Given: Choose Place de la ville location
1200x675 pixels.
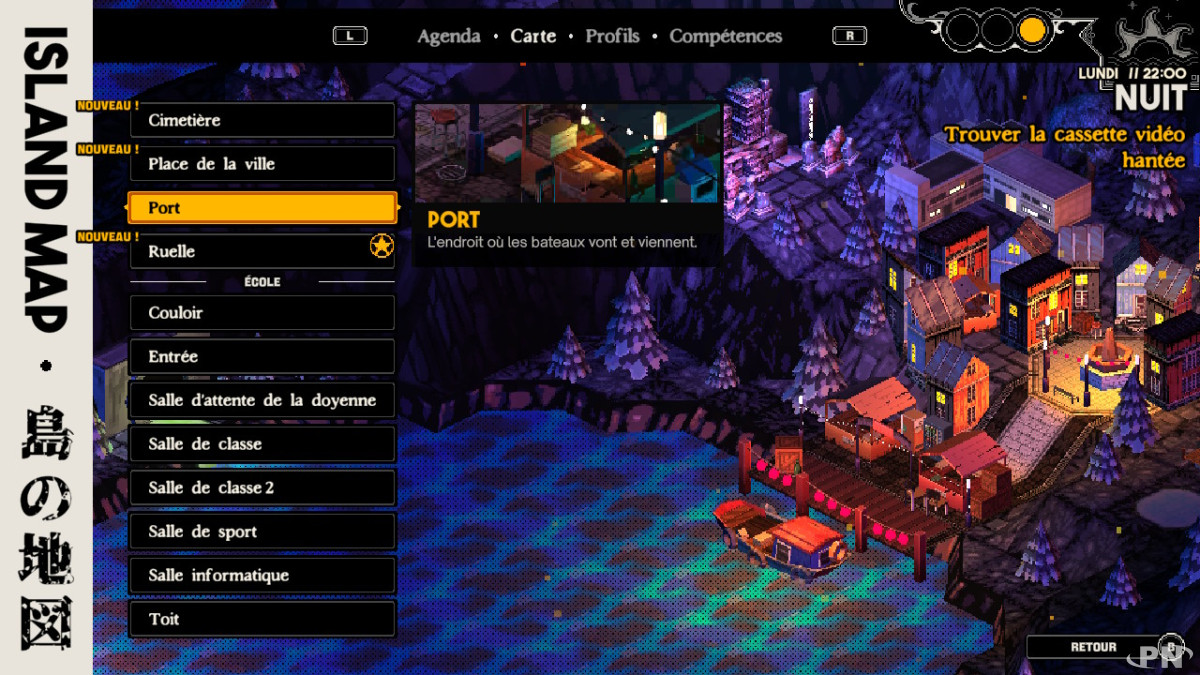Looking at the screenshot, I should tap(262, 164).
